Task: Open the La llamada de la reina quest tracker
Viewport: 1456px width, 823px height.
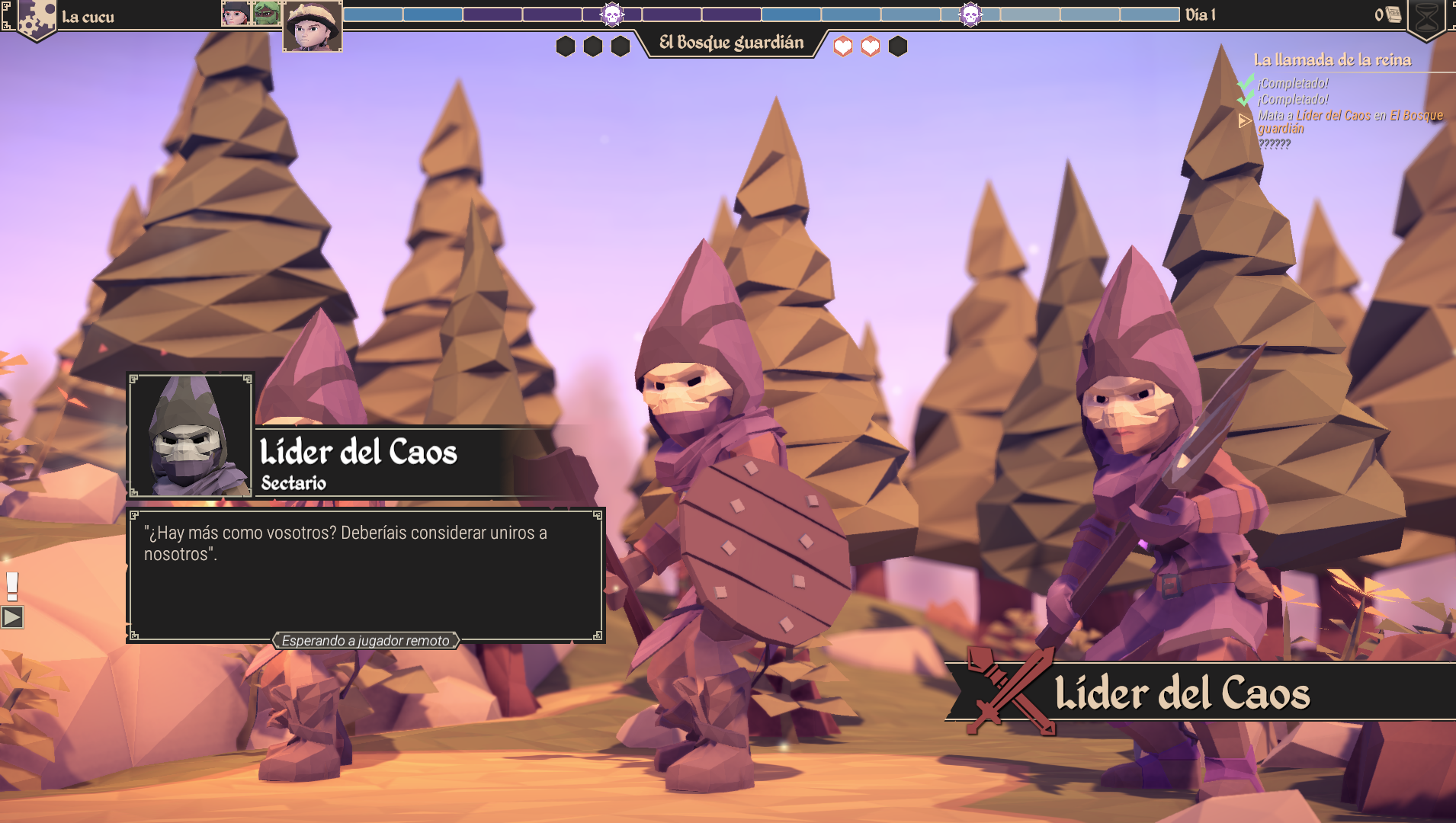Action: (x=1332, y=59)
